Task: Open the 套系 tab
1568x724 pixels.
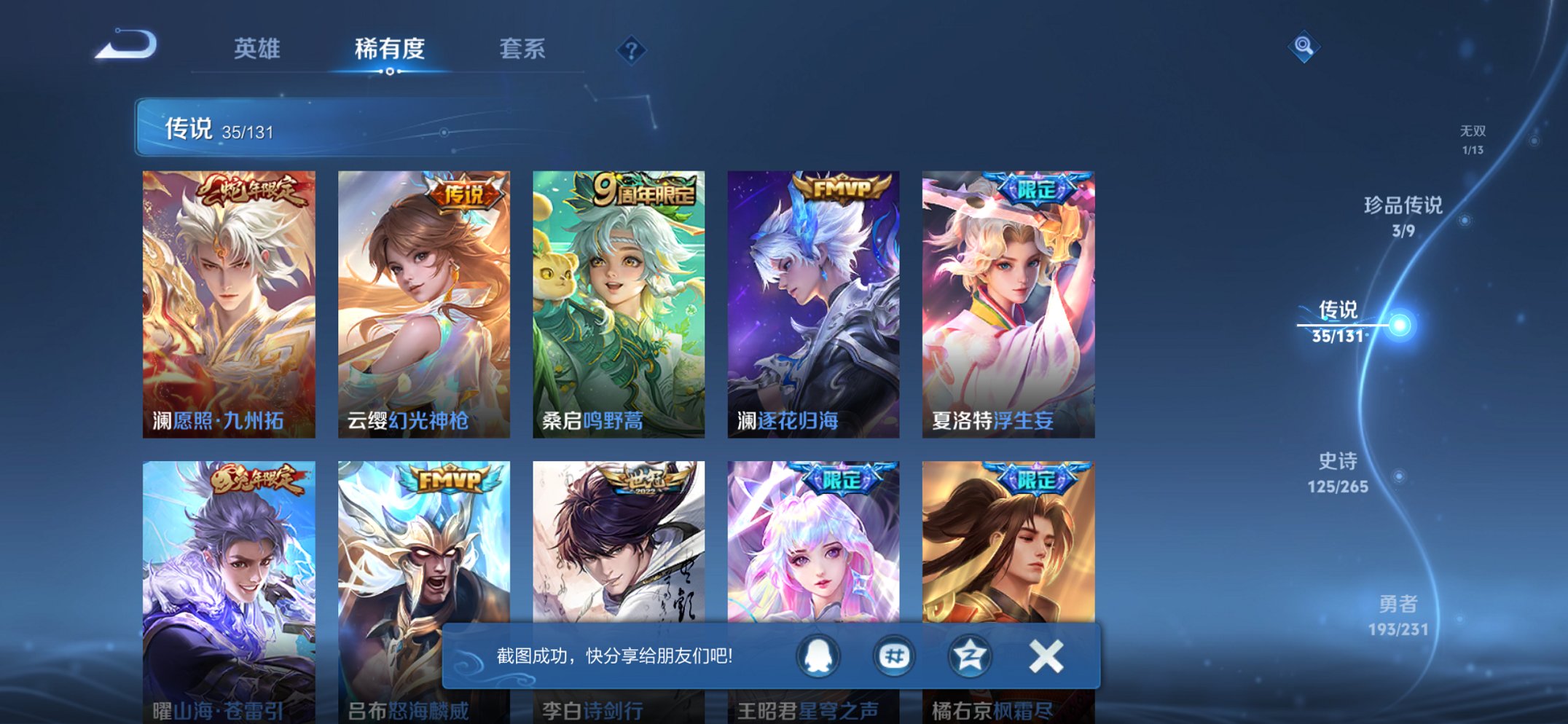Action: point(522,50)
